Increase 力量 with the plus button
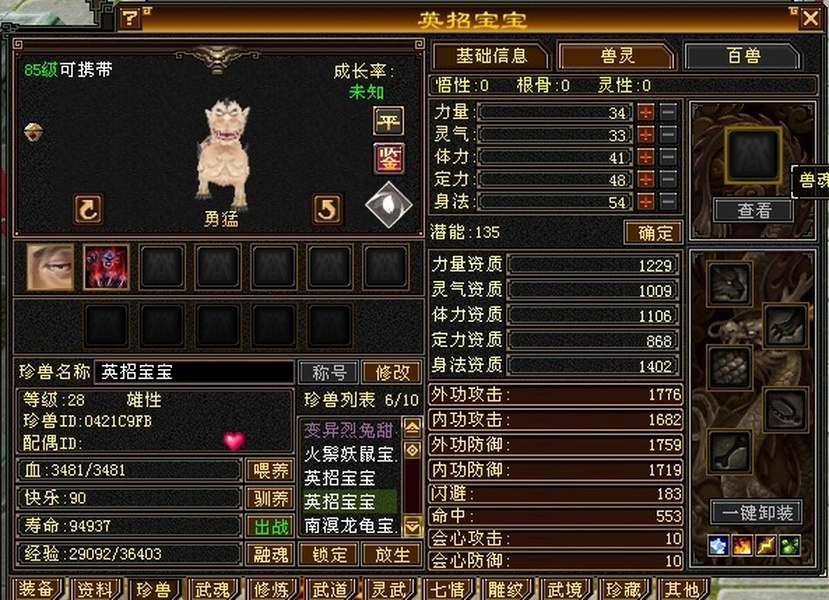Image resolution: width=829 pixels, height=600 pixels. (x=646, y=112)
